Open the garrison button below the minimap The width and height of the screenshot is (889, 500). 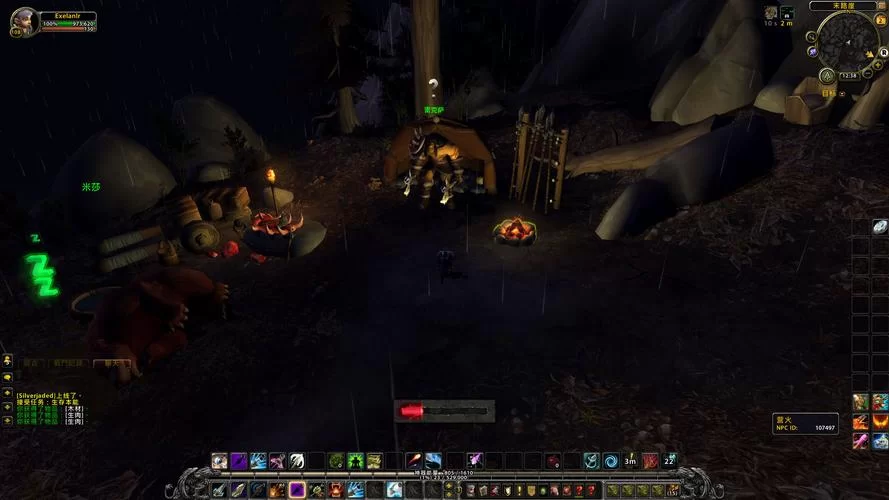[x=826, y=75]
